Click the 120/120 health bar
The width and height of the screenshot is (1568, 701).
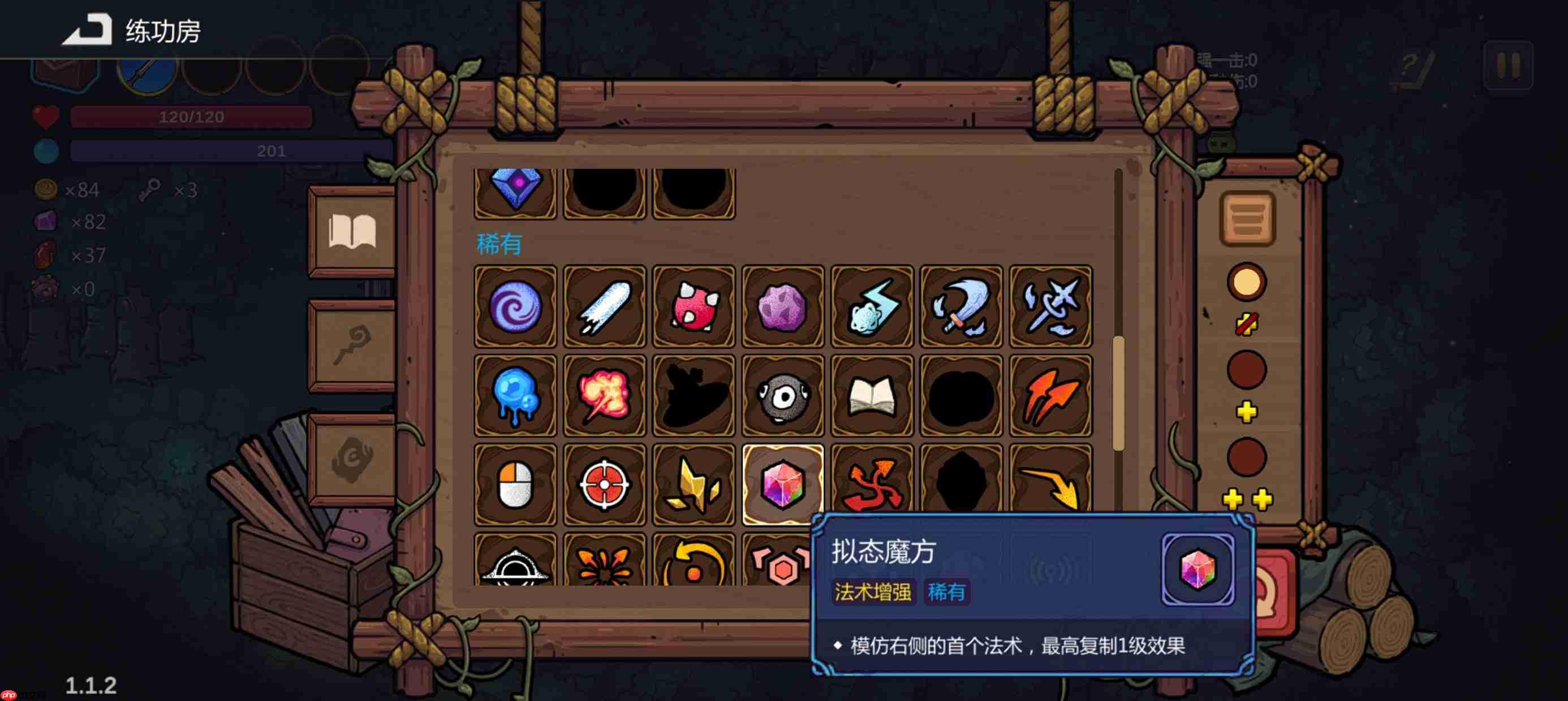coord(189,117)
